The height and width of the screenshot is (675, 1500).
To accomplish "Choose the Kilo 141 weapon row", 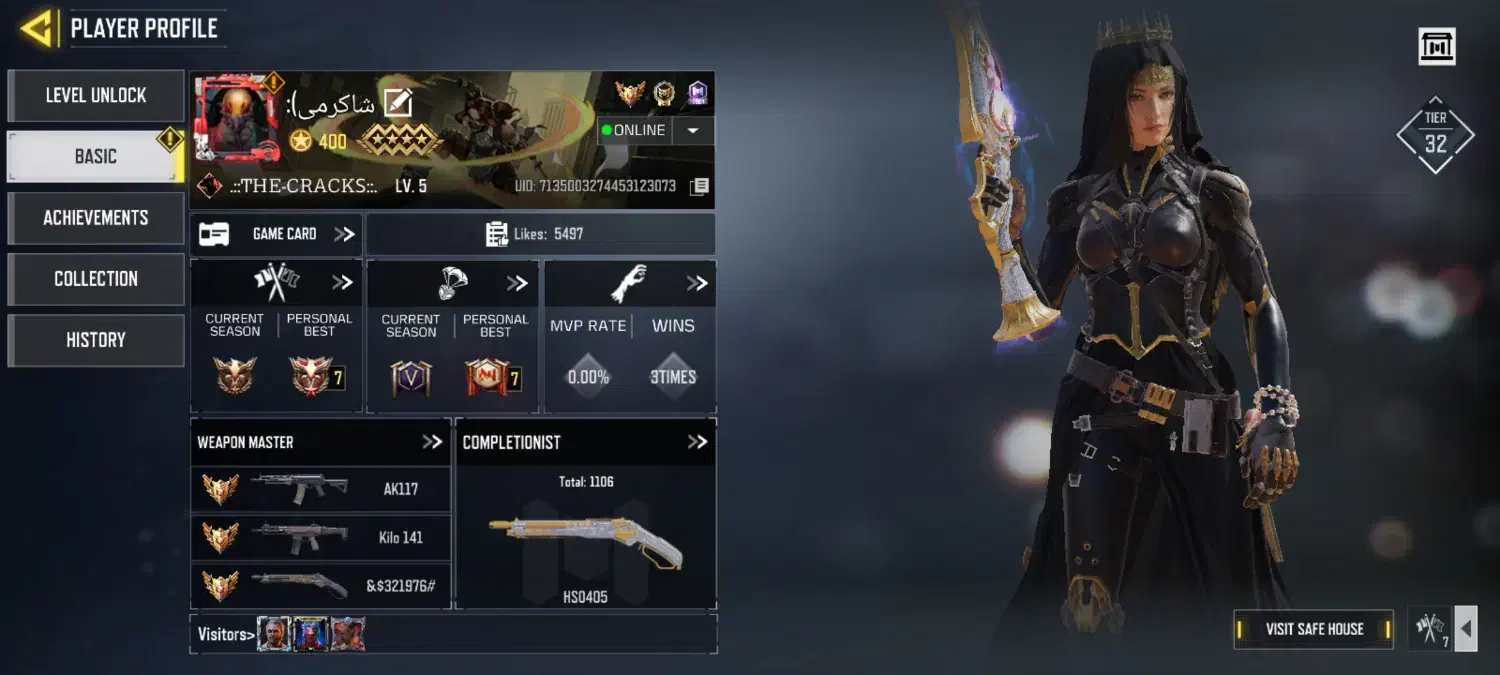I will tap(320, 537).
